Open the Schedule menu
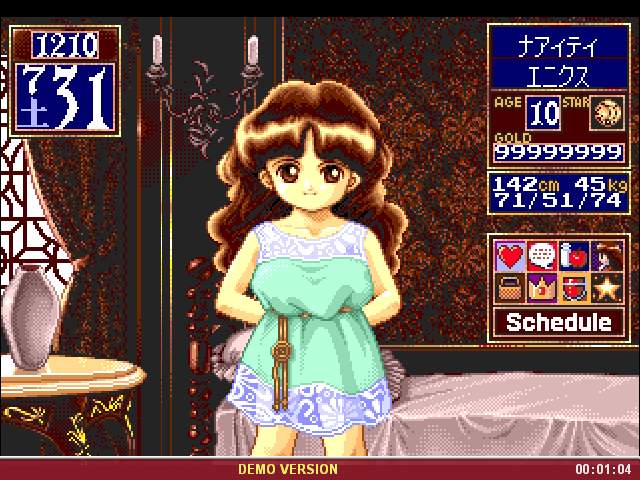Image resolution: width=640 pixels, height=480 pixels. [x=558, y=322]
